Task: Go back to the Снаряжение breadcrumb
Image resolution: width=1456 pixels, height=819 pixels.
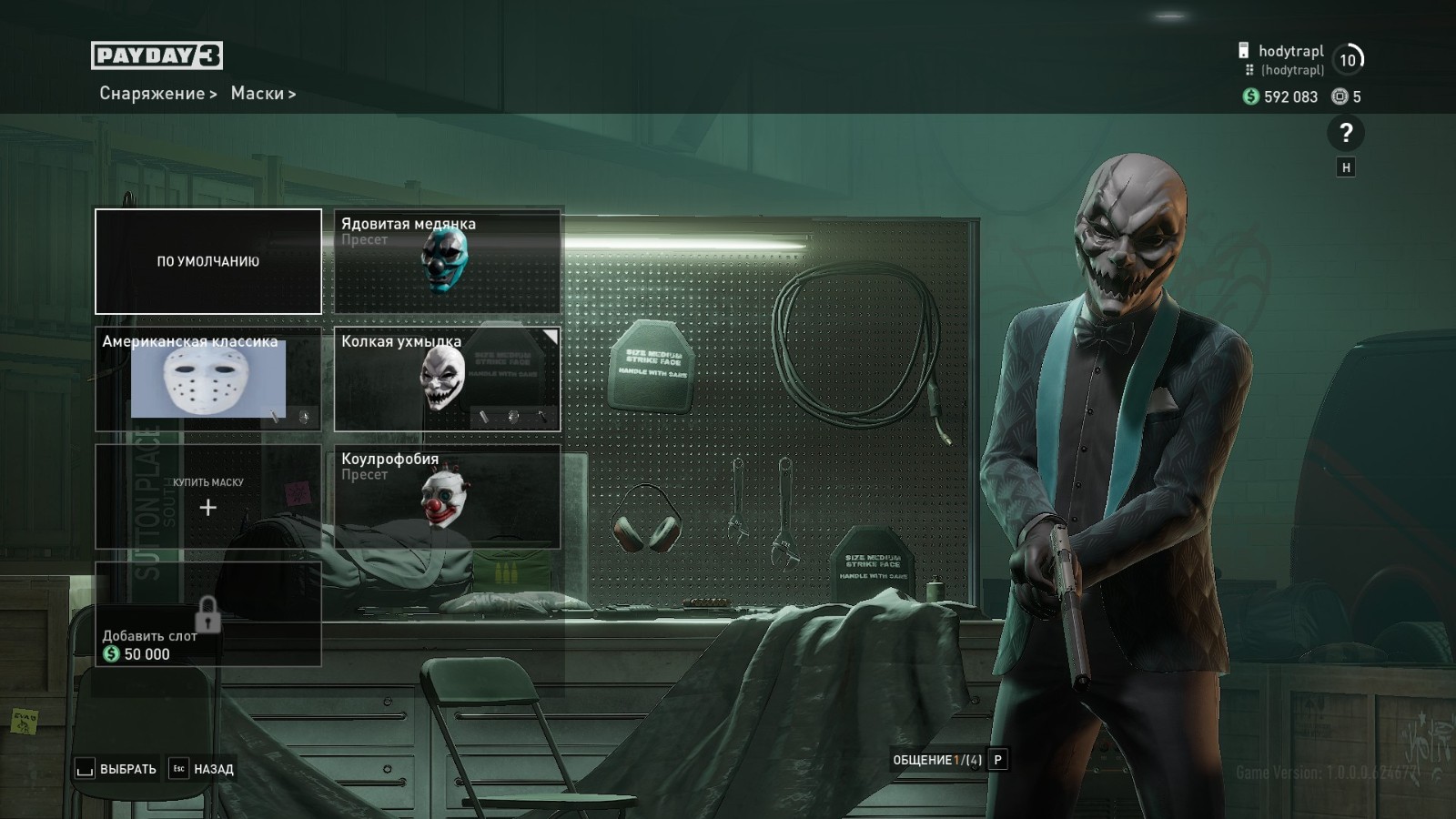Action: click(x=152, y=94)
